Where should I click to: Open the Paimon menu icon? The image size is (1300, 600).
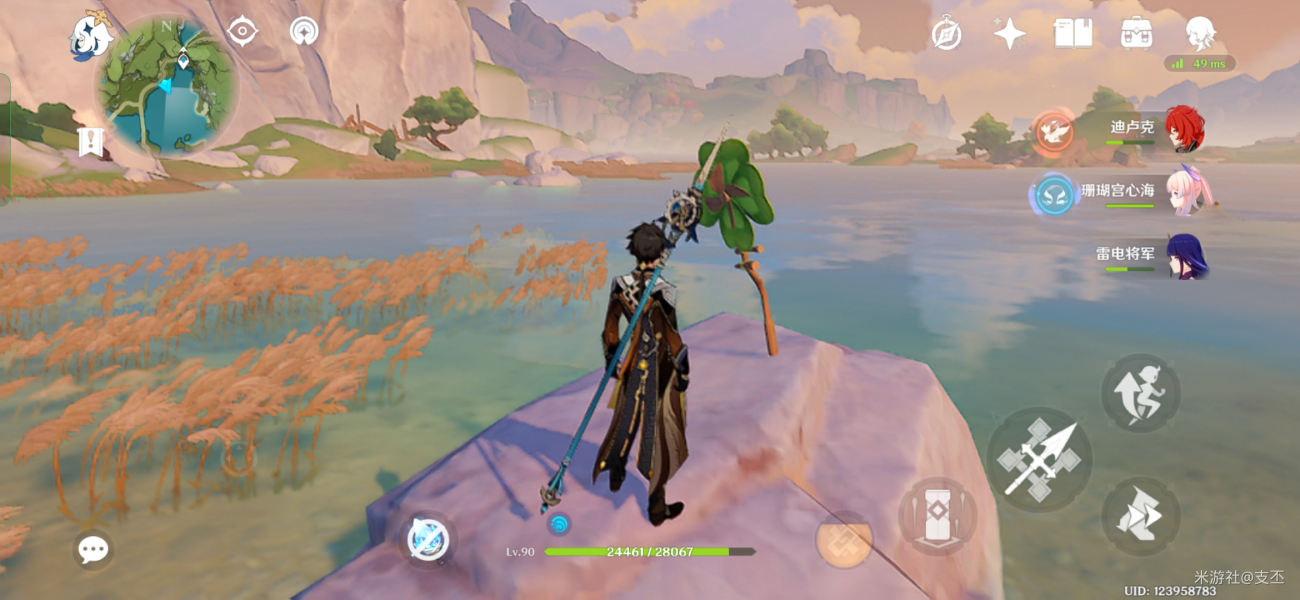pyautogui.click(x=90, y=37)
